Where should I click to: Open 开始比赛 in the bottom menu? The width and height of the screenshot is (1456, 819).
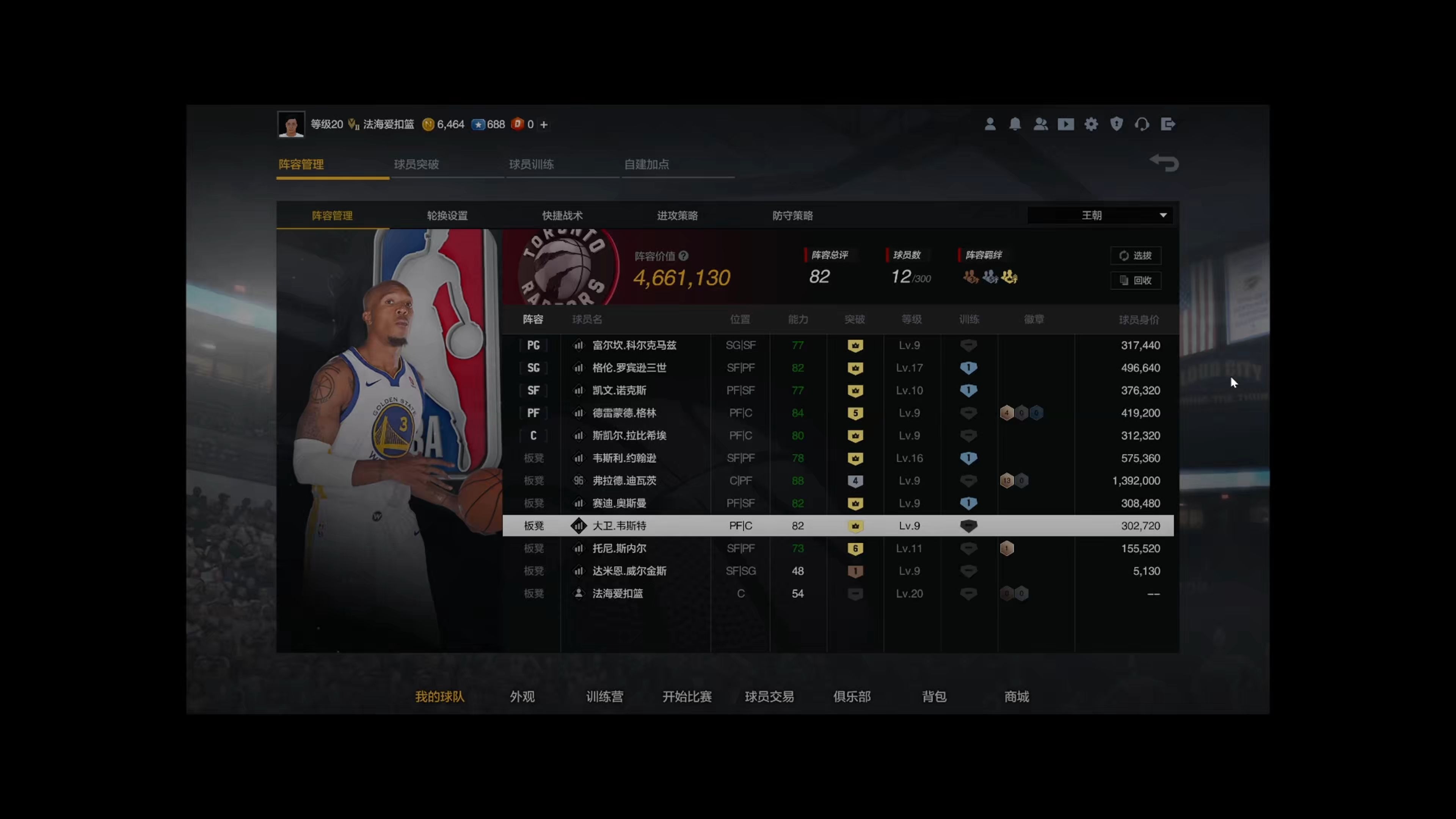pos(687,697)
